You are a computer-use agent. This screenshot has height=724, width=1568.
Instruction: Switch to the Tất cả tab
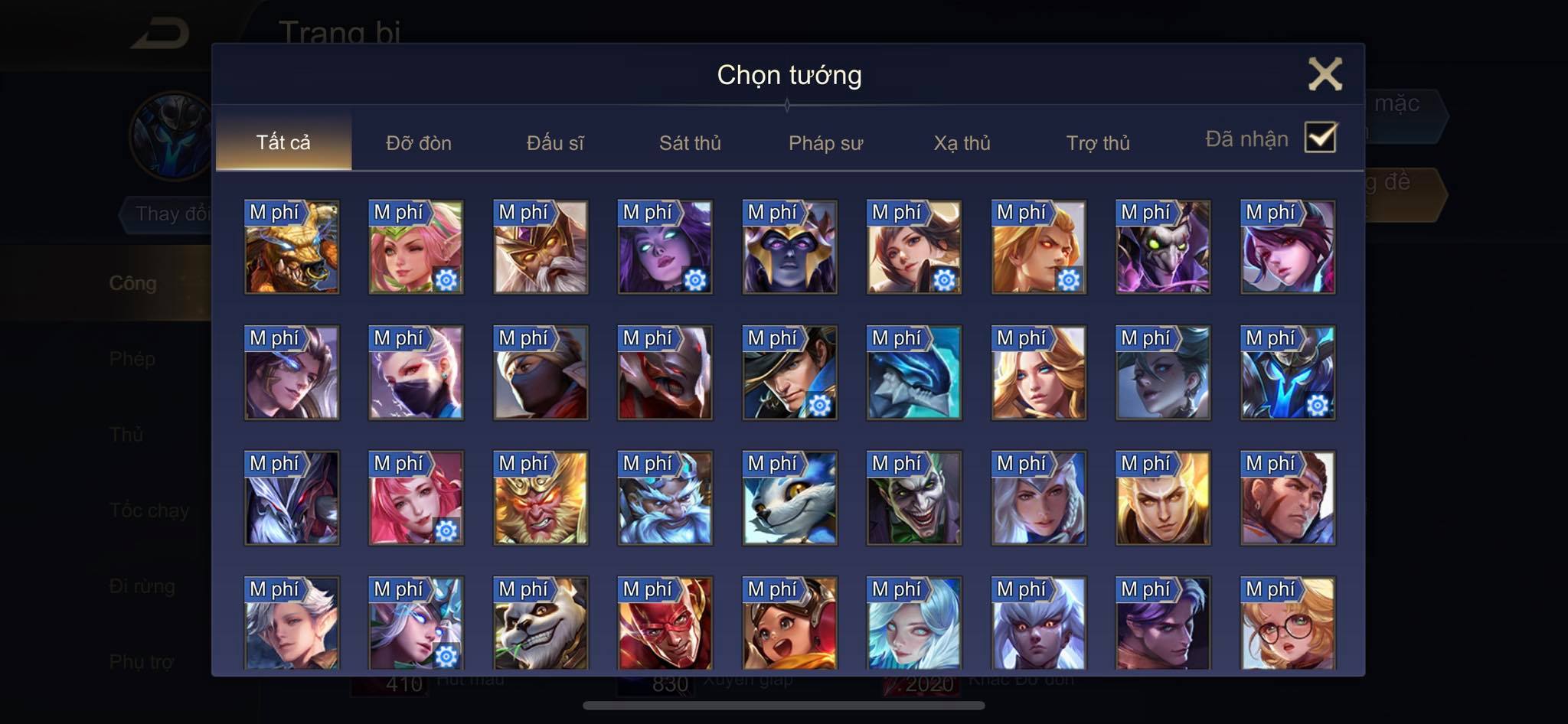tap(283, 142)
